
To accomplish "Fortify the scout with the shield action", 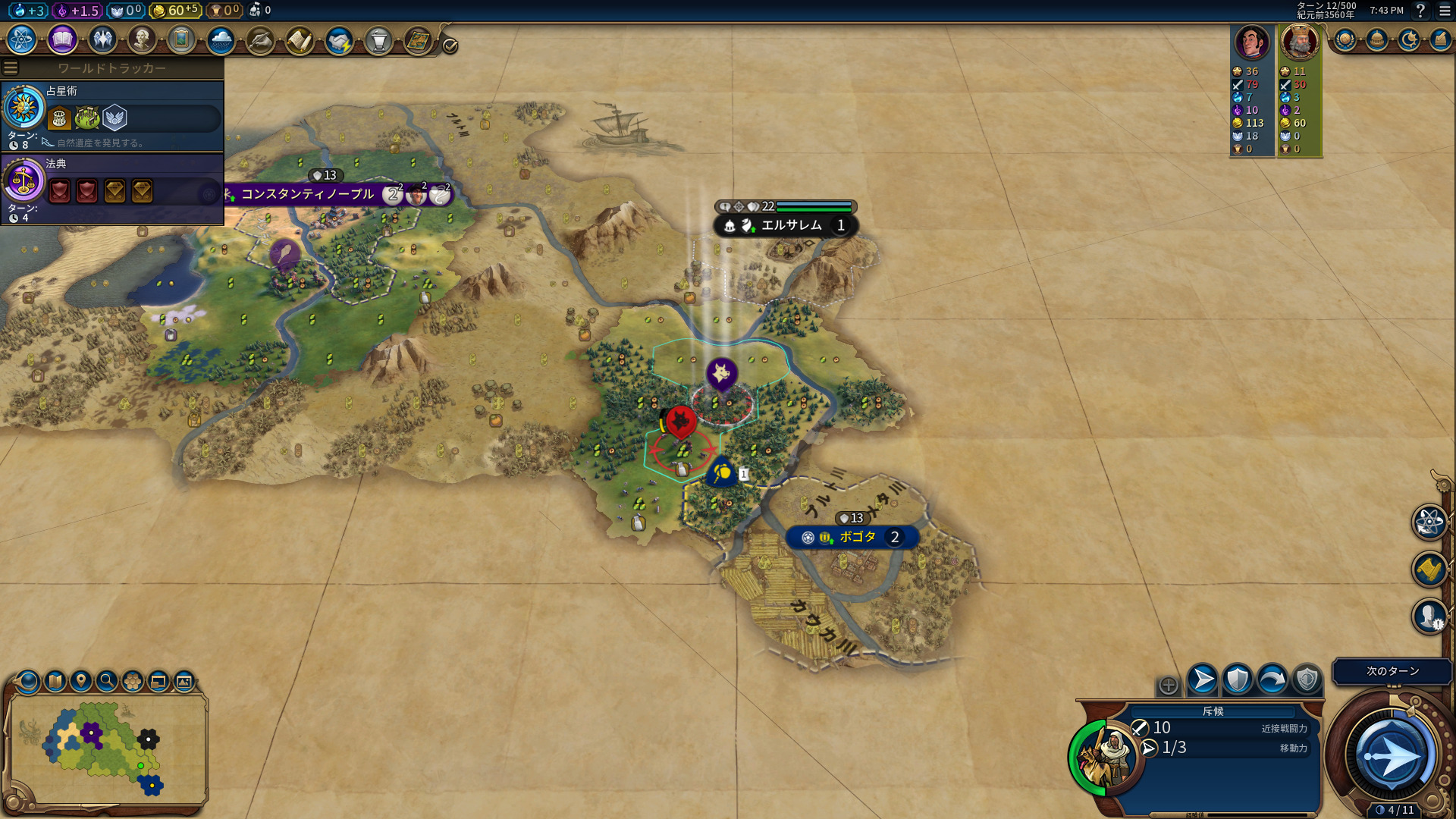I will click(1238, 679).
